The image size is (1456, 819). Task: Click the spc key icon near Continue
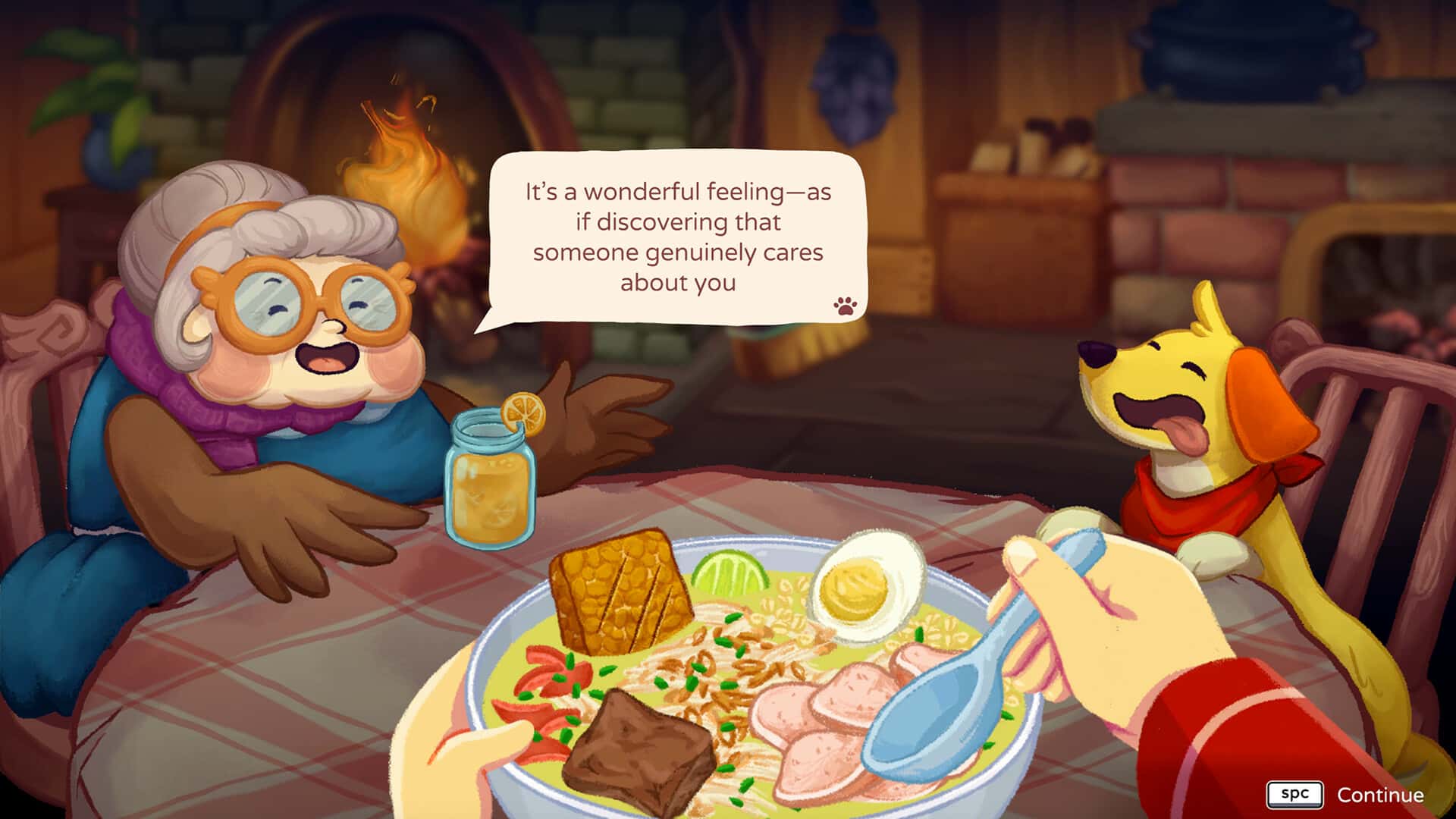(x=1296, y=795)
